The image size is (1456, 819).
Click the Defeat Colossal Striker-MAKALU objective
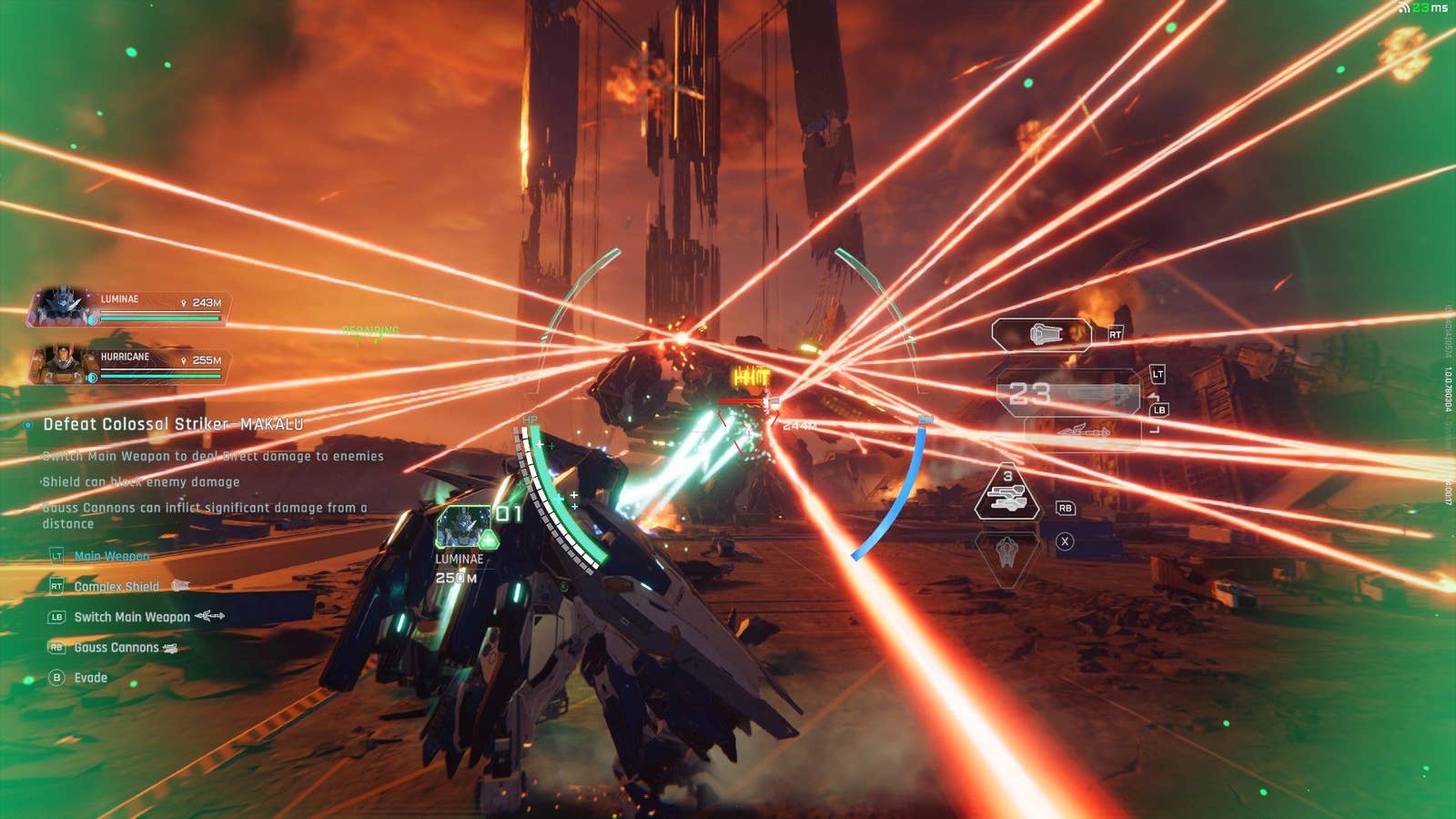tap(173, 424)
